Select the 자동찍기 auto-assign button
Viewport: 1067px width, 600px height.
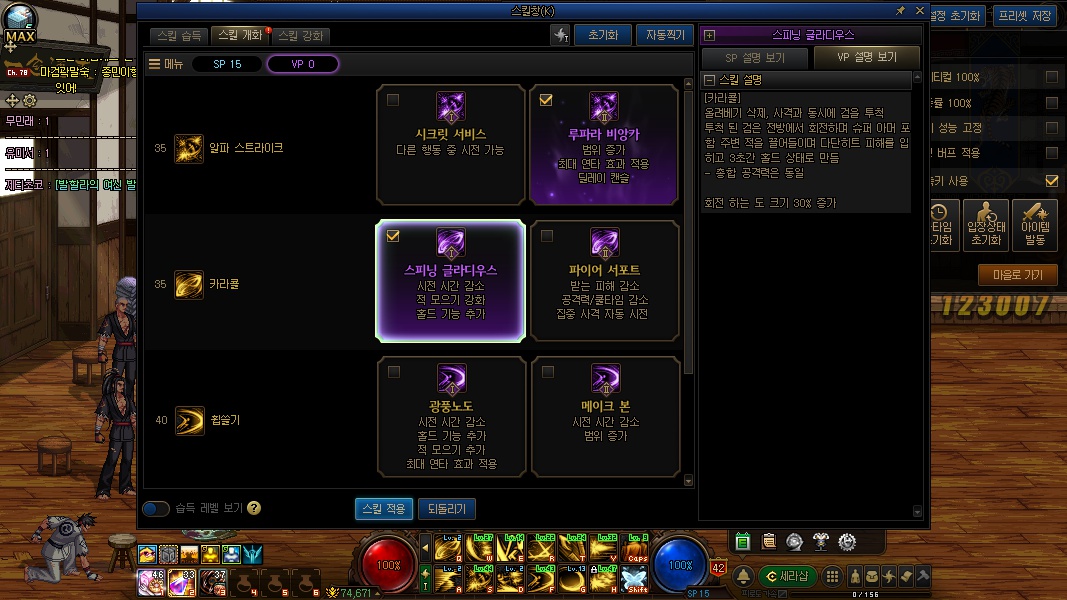point(664,35)
